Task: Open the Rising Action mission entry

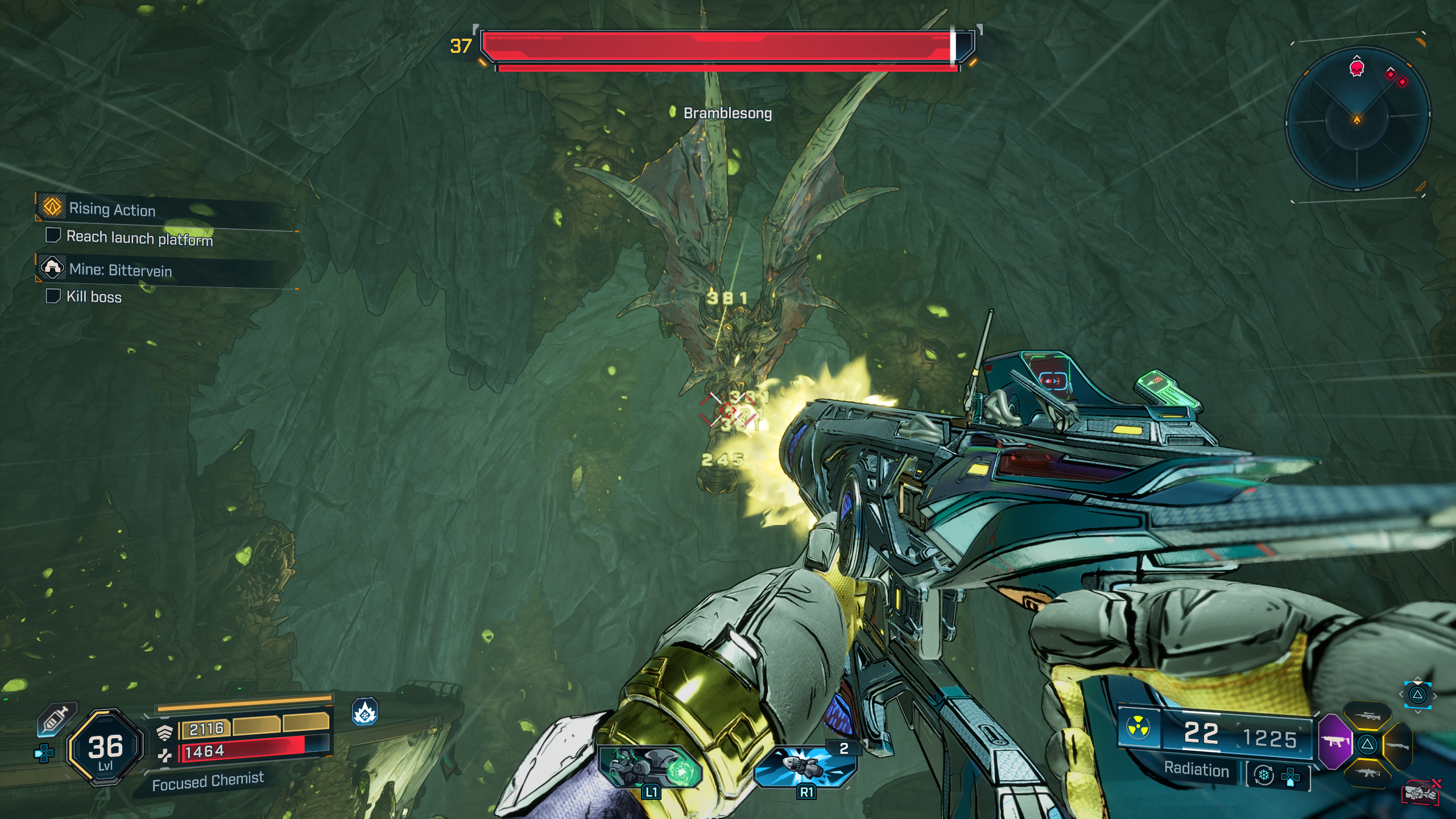Action: 111,210
